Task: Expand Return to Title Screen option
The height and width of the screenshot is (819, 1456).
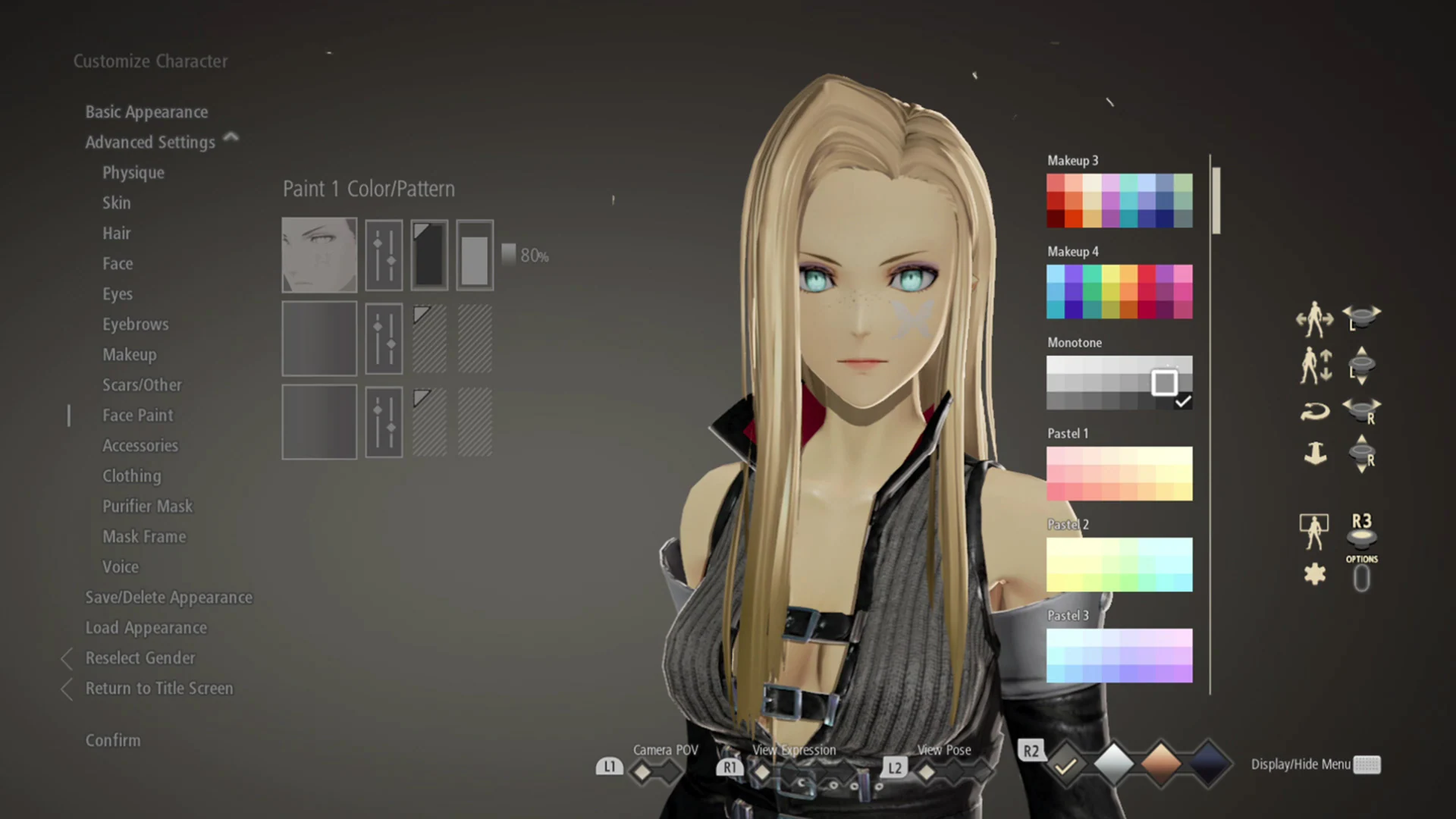Action: click(159, 688)
